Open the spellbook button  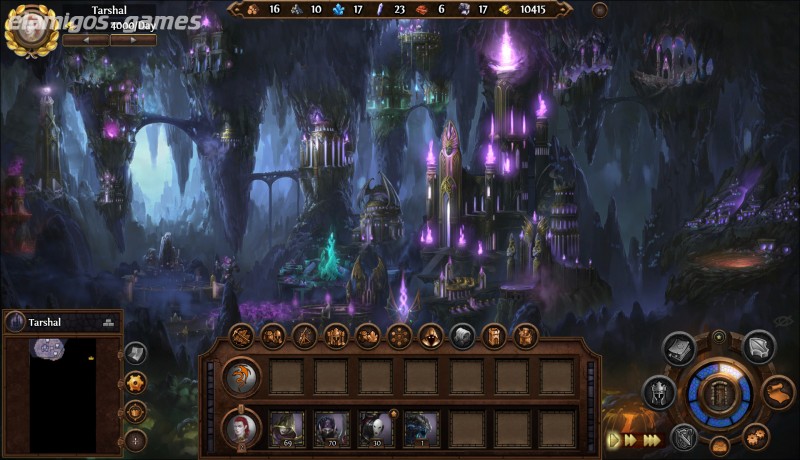(680, 349)
